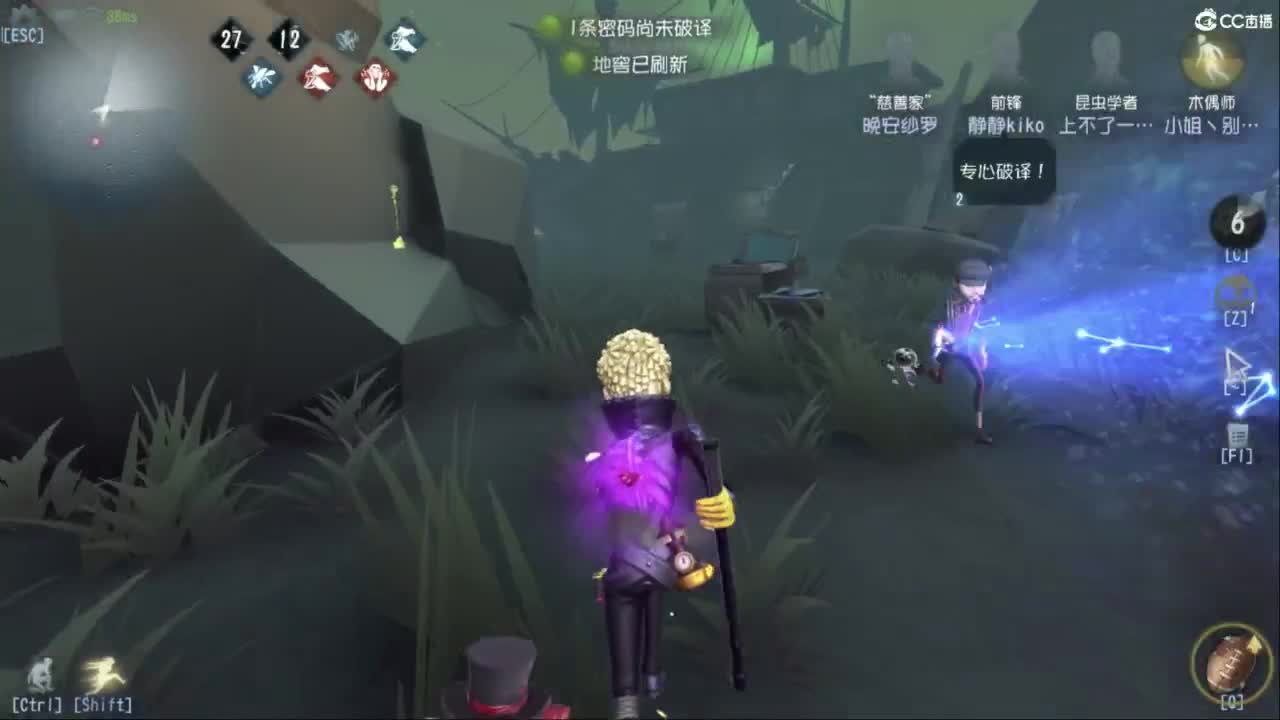Open the [ESC] menu
The height and width of the screenshot is (720, 1280).
pos(24,33)
